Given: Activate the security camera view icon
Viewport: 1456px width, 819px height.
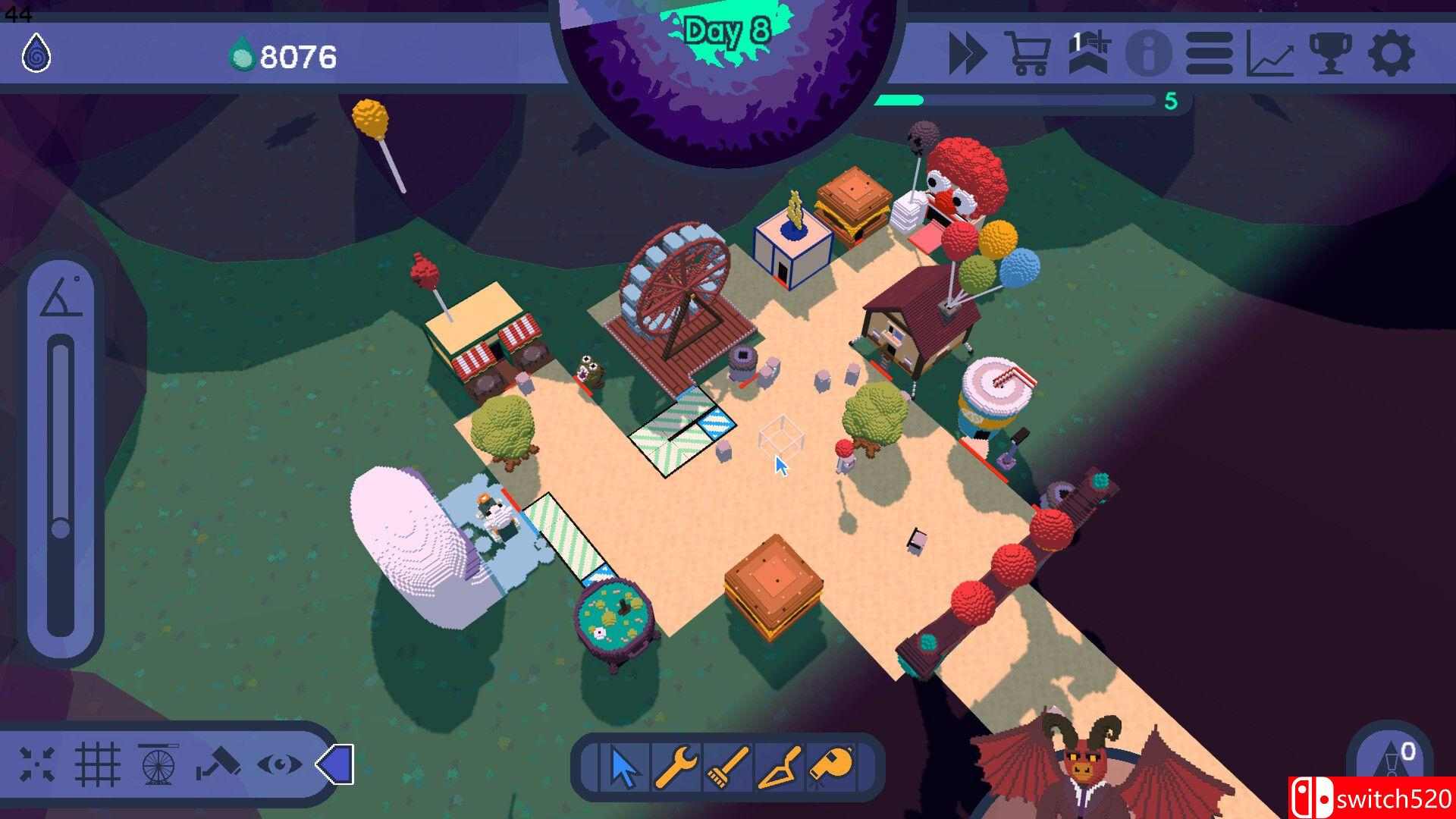Looking at the screenshot, I should point(218,764).
